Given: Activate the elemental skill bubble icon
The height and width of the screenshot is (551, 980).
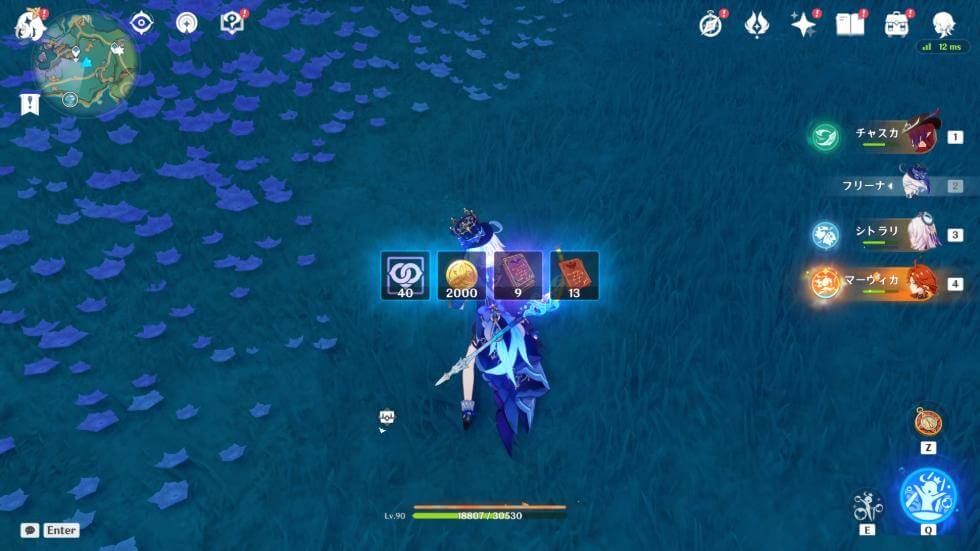Looking at the screenshot, I should tap(866, 505).
